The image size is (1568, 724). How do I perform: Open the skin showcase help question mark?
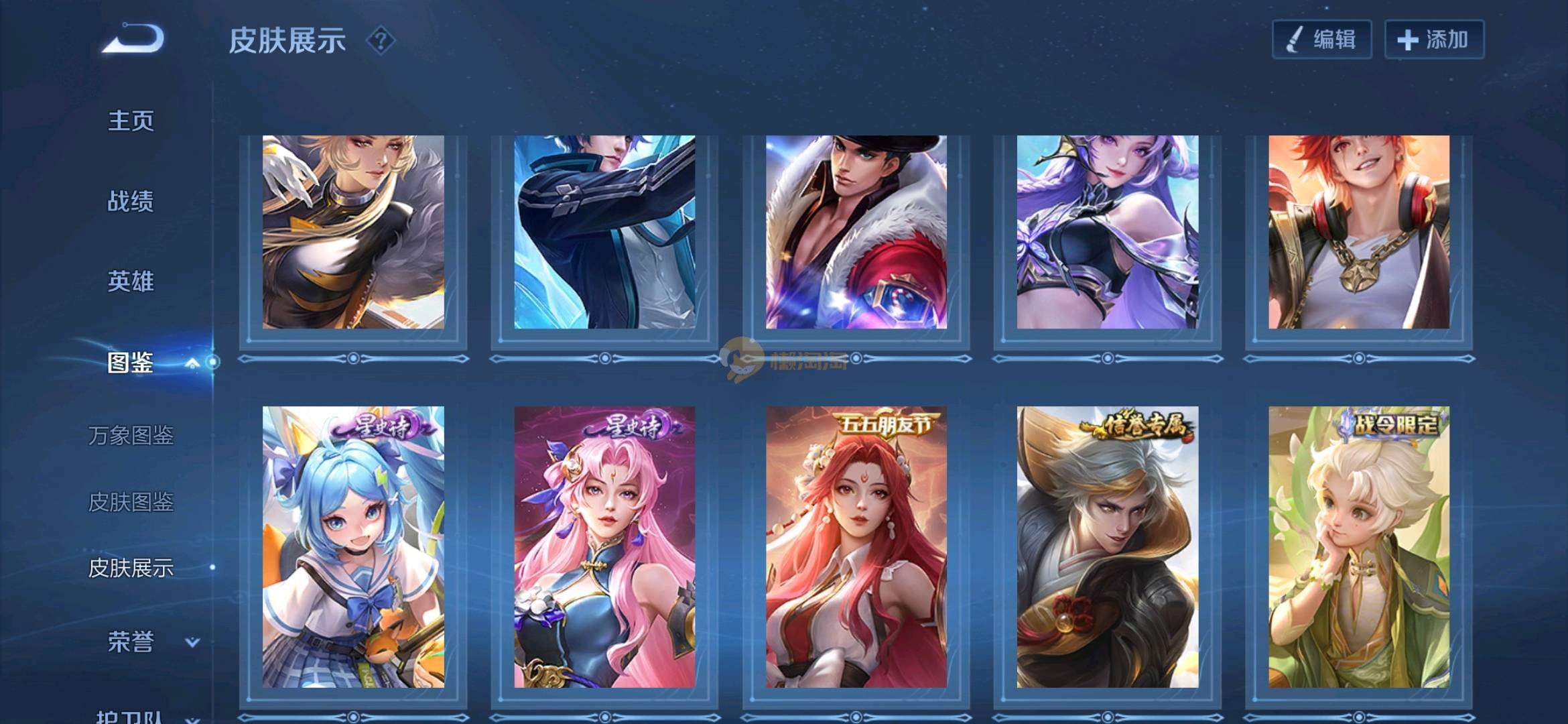[381, 41]
